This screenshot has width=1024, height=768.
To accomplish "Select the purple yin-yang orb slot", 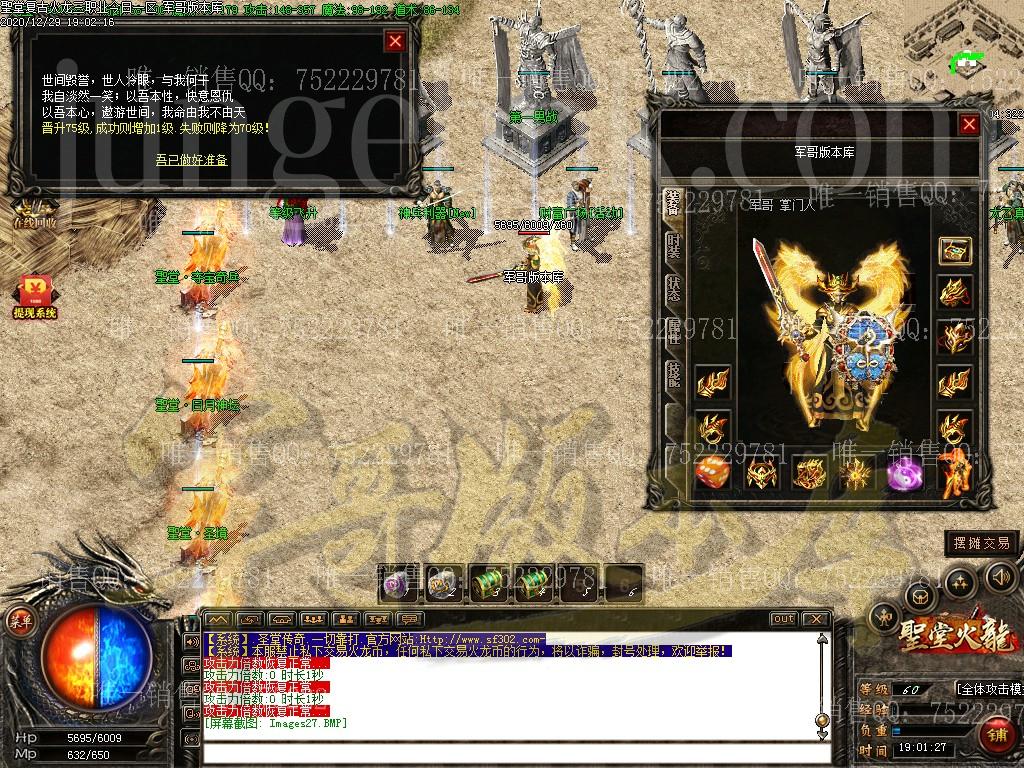I will coord(903,473).
